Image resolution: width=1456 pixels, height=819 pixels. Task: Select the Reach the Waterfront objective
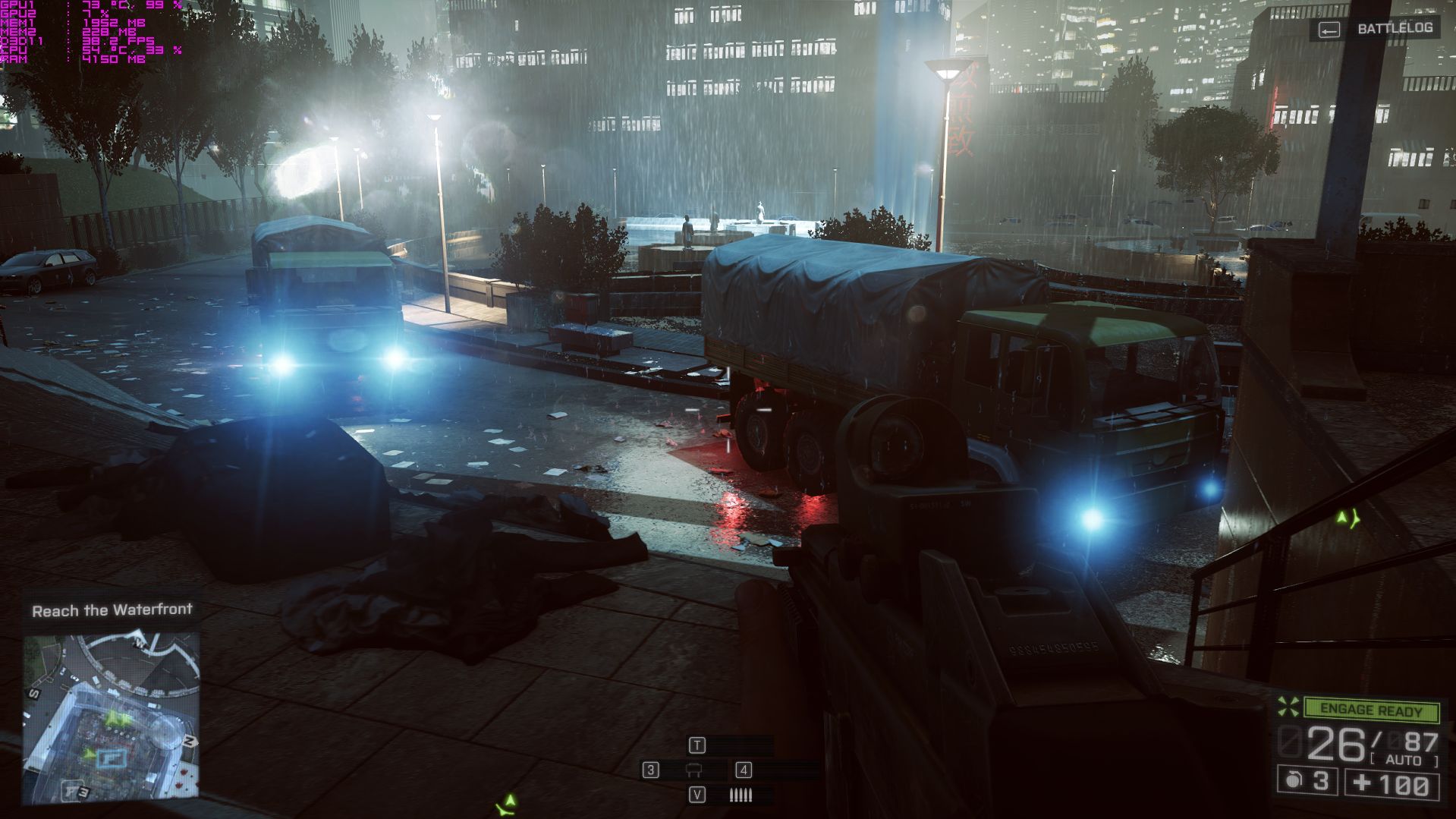coord(112,610)
